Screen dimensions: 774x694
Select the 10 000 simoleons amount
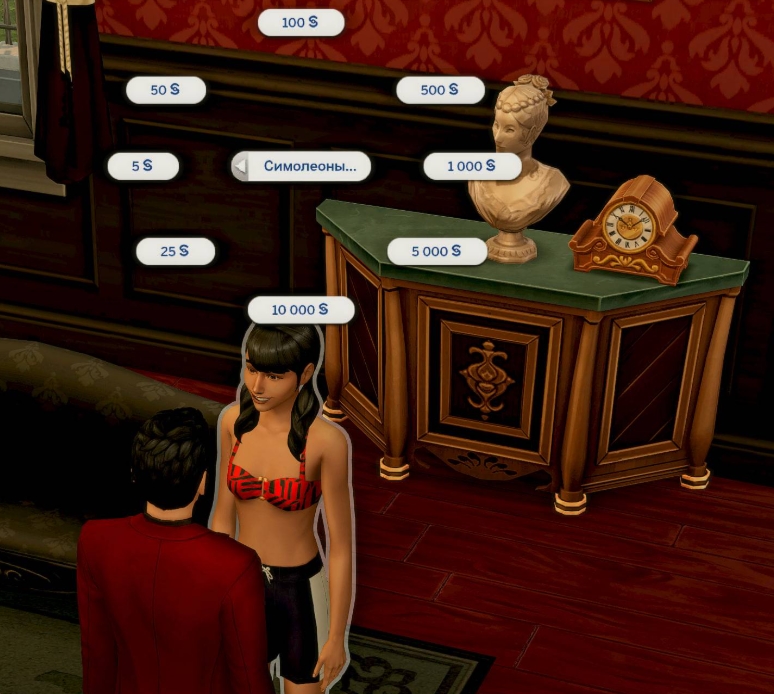[x=300, y=310]
